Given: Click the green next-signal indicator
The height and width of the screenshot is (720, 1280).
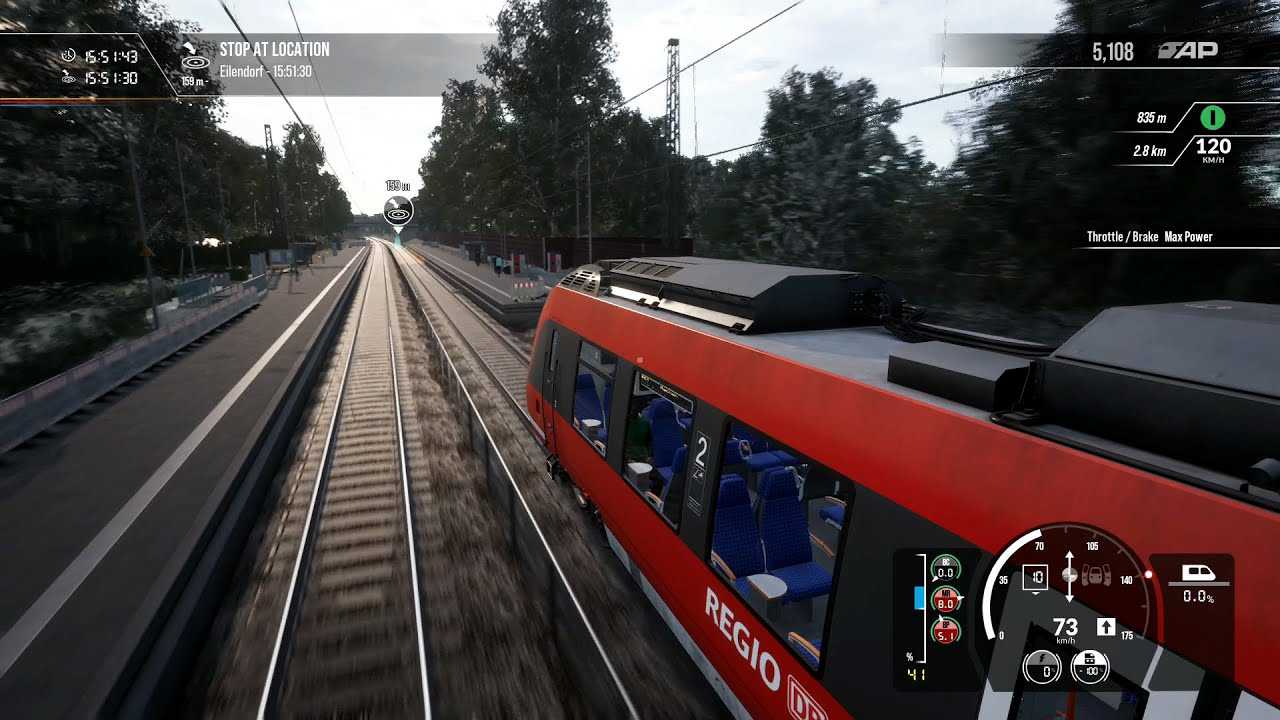Looking at the screenshot, I should point(1212,118).
